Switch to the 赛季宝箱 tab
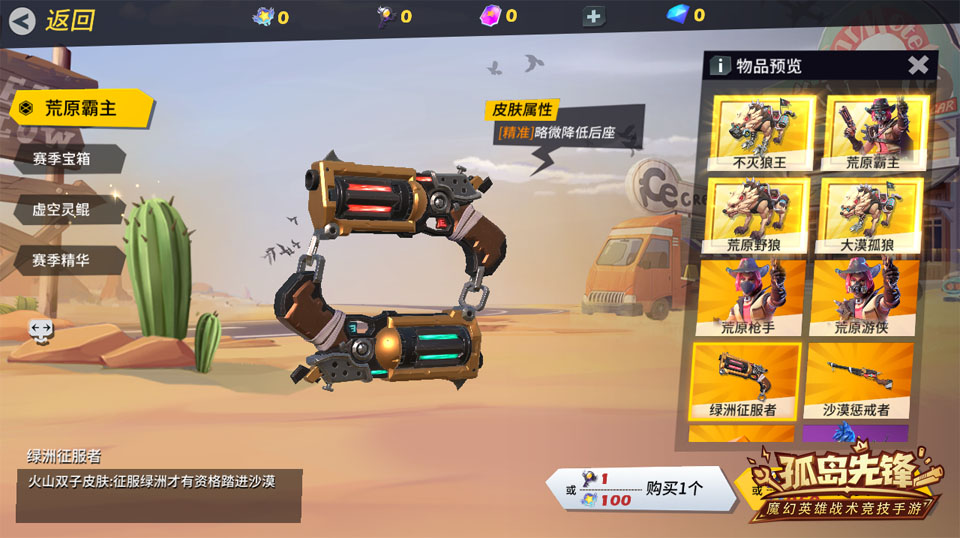This screenshot has width=960, height=538. pyautogui.click(x=68, y=159)
